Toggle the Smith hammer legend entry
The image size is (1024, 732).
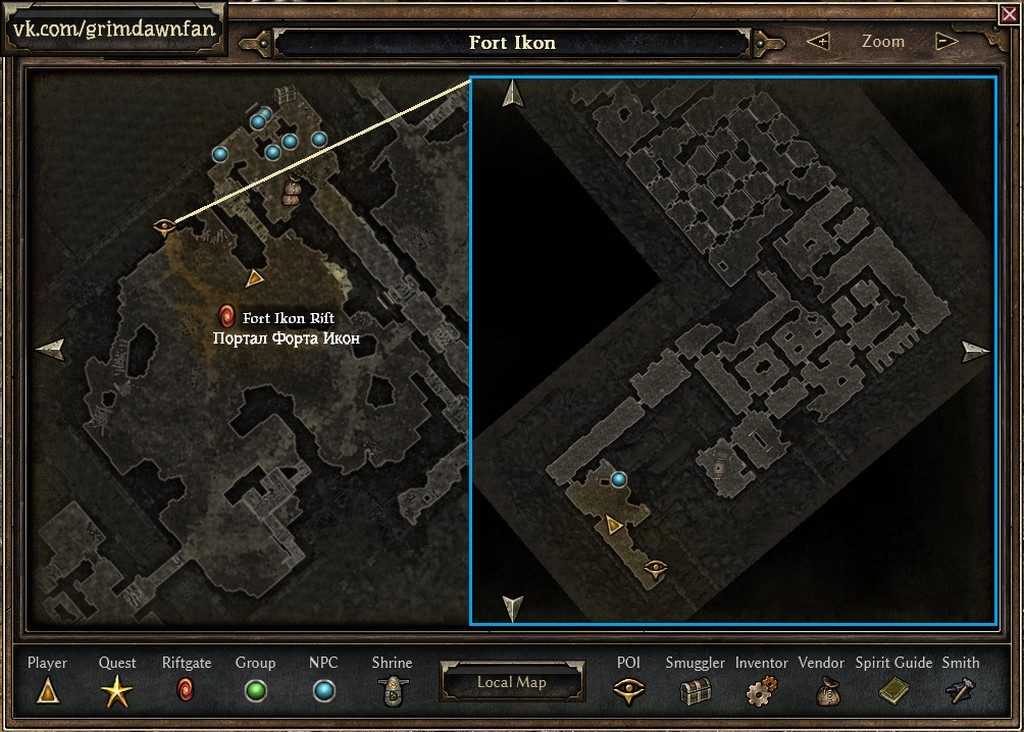(x=960, y=690)
